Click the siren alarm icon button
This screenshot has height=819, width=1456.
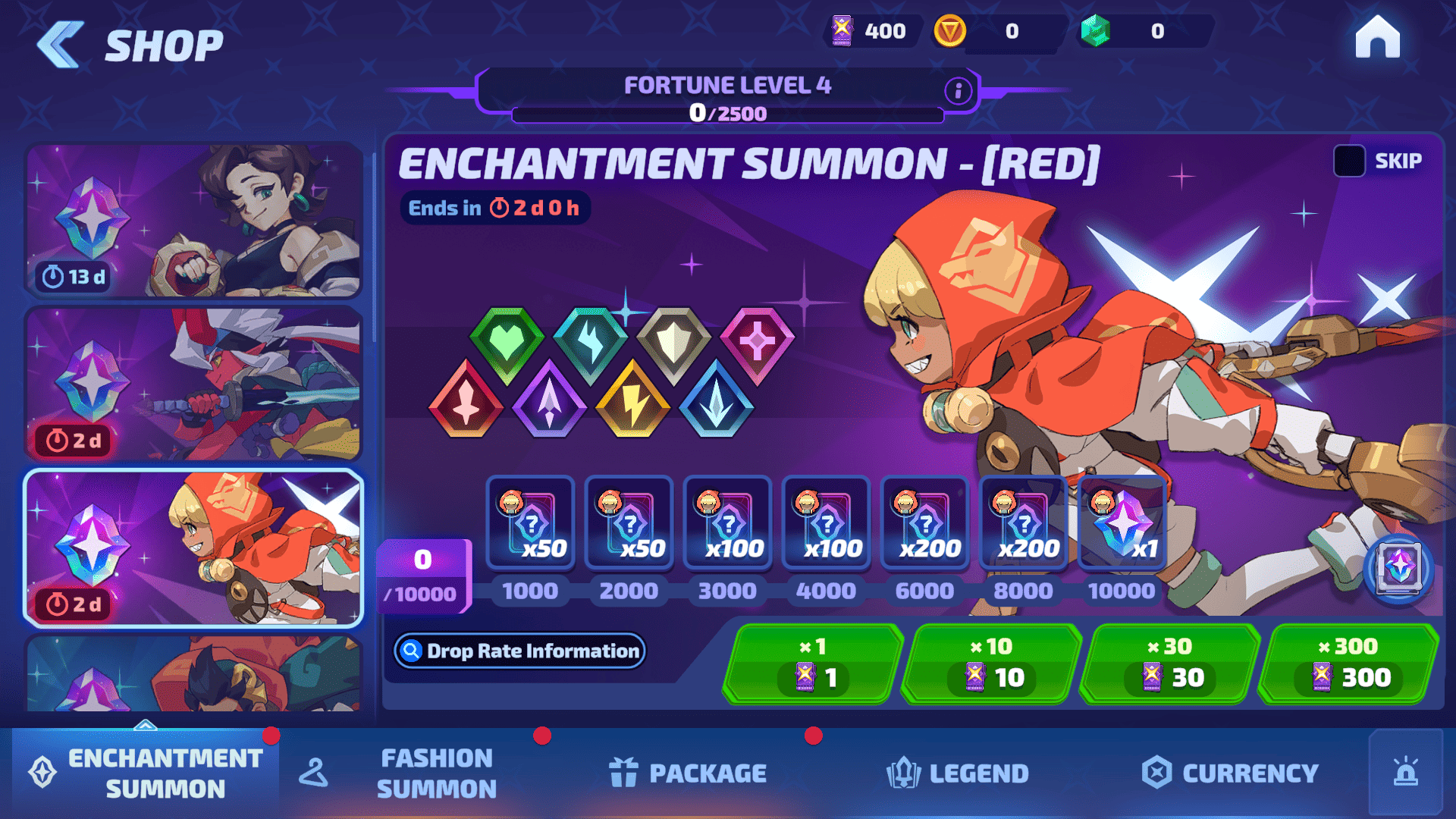[1405, 773]
